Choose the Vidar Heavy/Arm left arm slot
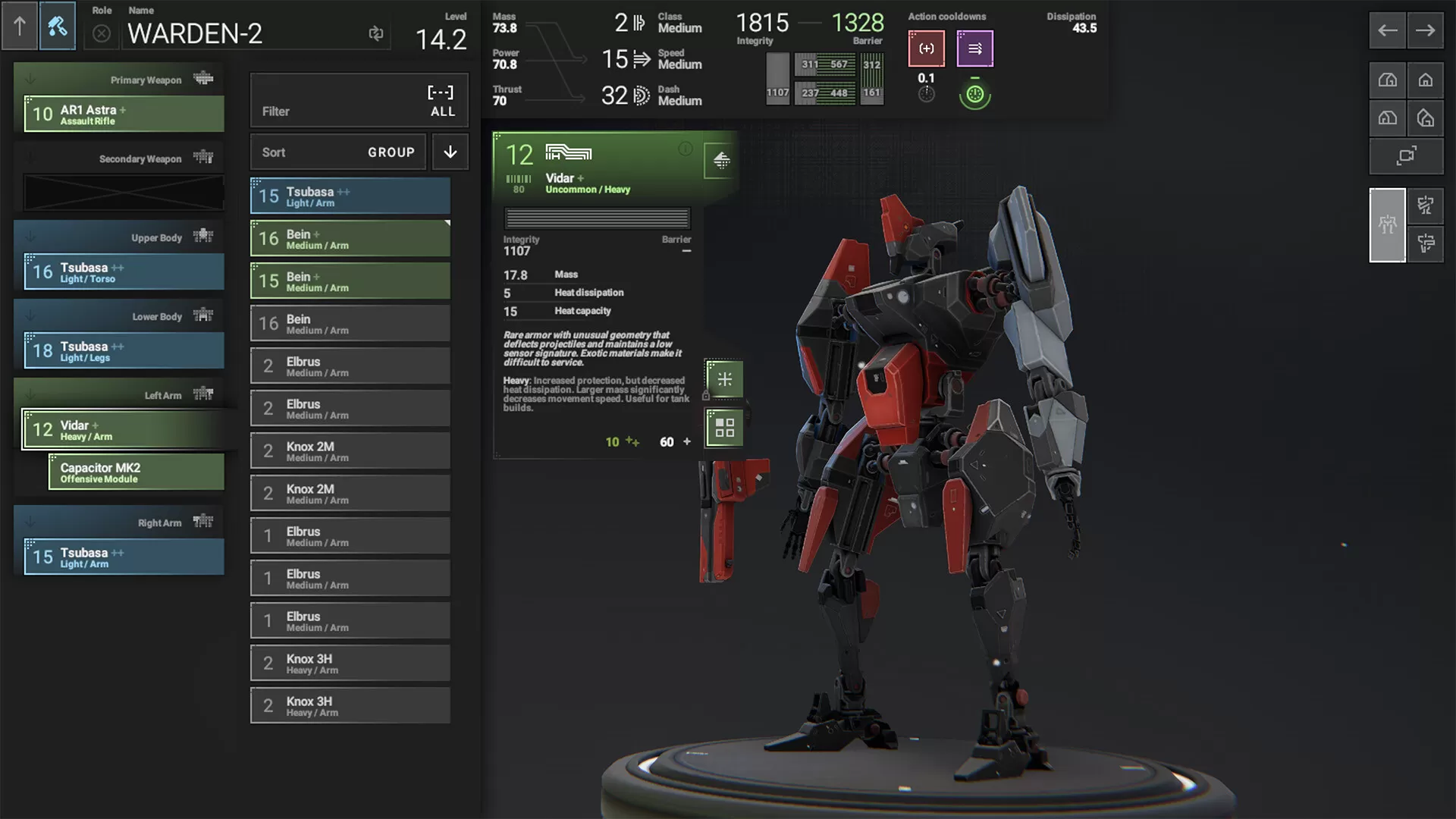 (x=124, y=429)
